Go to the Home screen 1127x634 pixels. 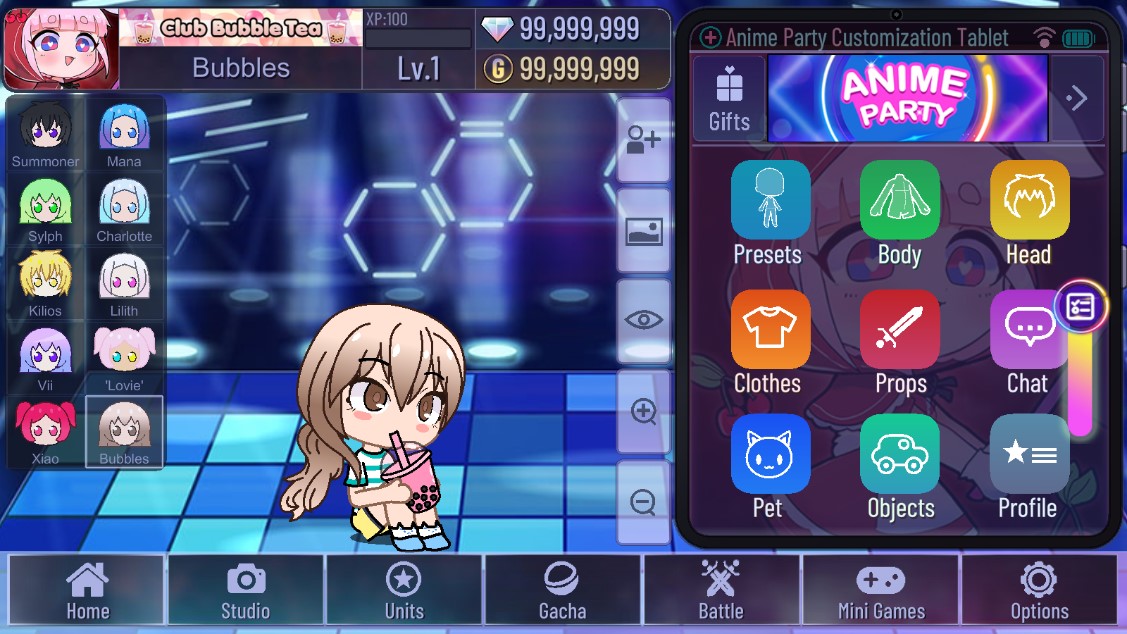(87, 590)
